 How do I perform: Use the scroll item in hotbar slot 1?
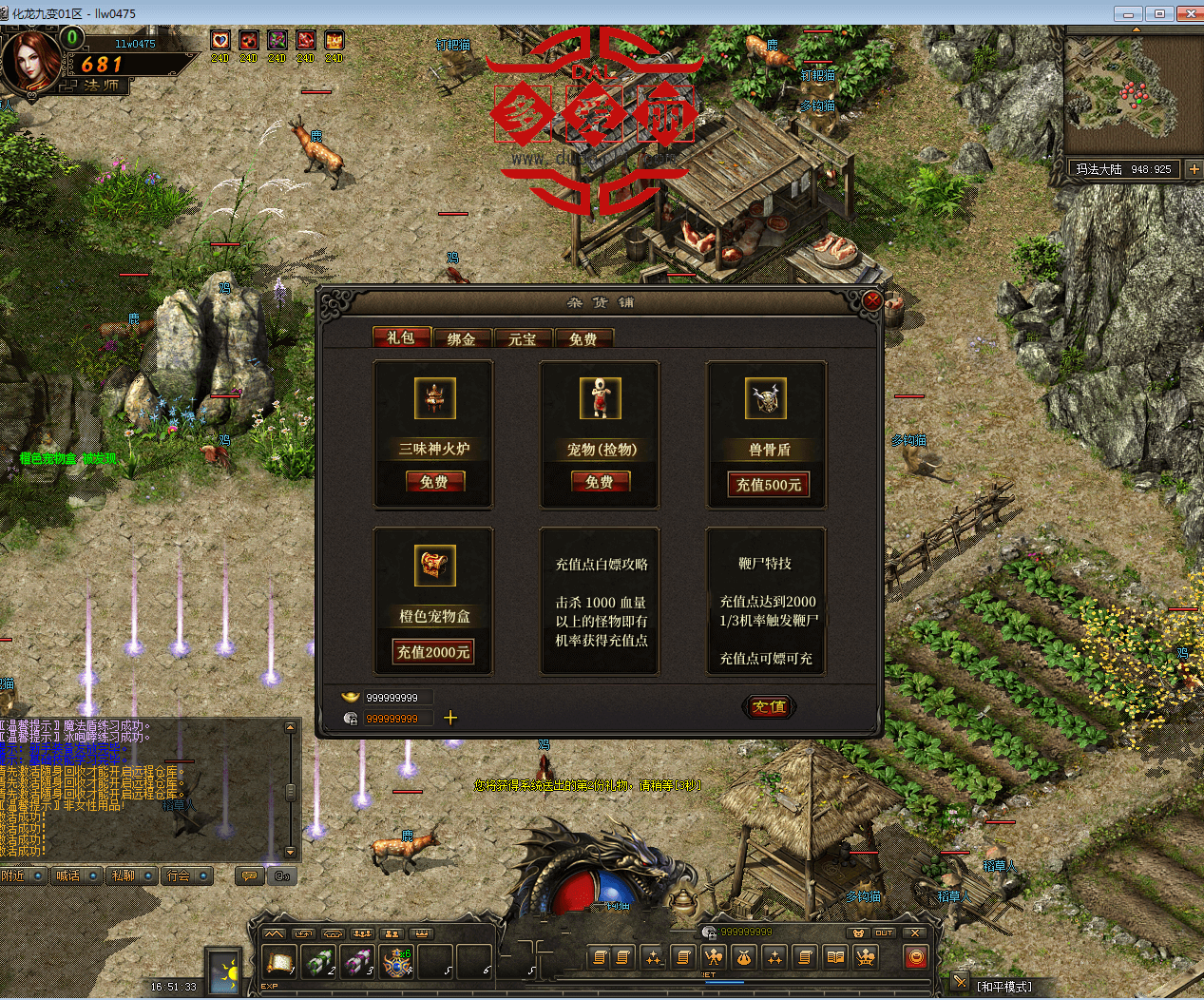[279, 963]
